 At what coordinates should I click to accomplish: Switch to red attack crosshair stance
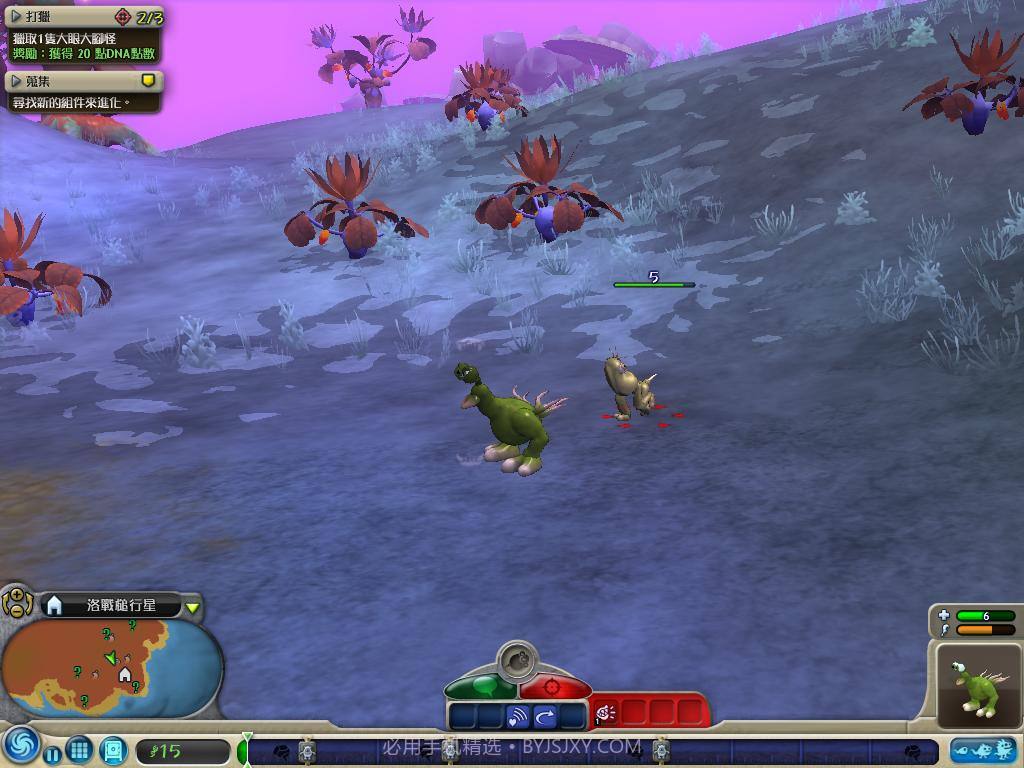click(x=553, y=688)
